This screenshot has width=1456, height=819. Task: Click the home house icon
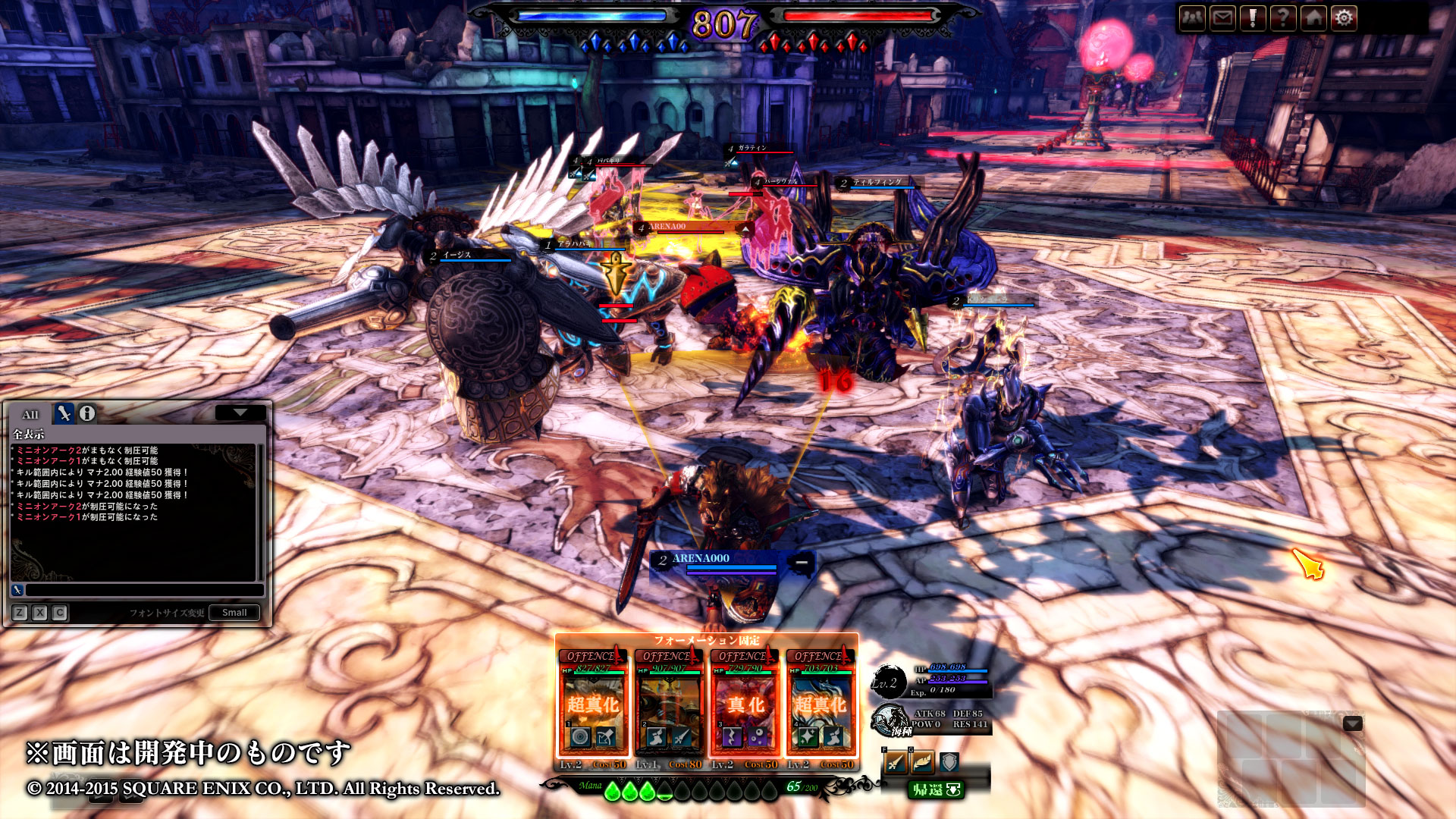[1313, 17]
